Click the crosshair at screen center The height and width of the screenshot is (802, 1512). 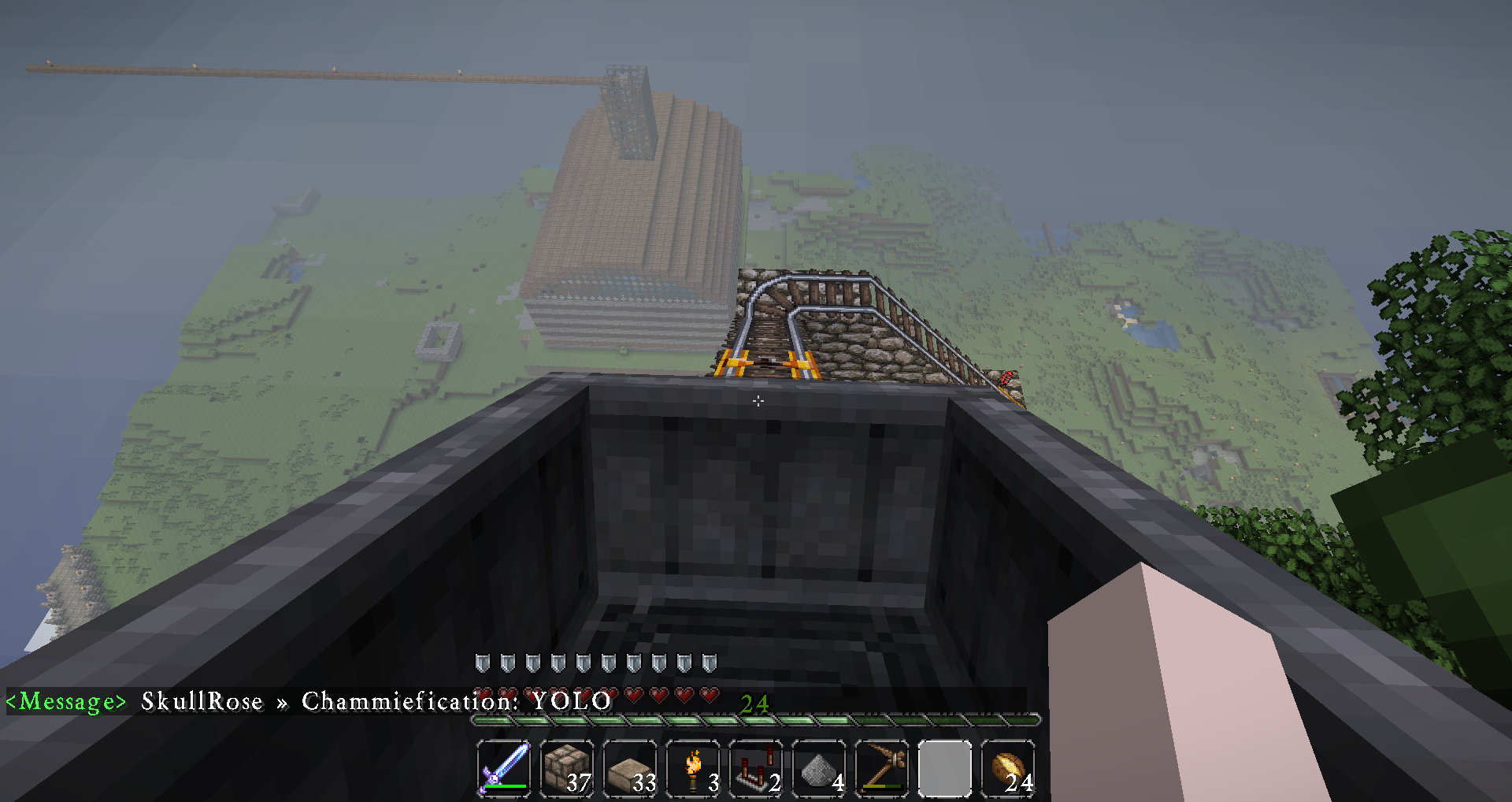pos(758,401)
